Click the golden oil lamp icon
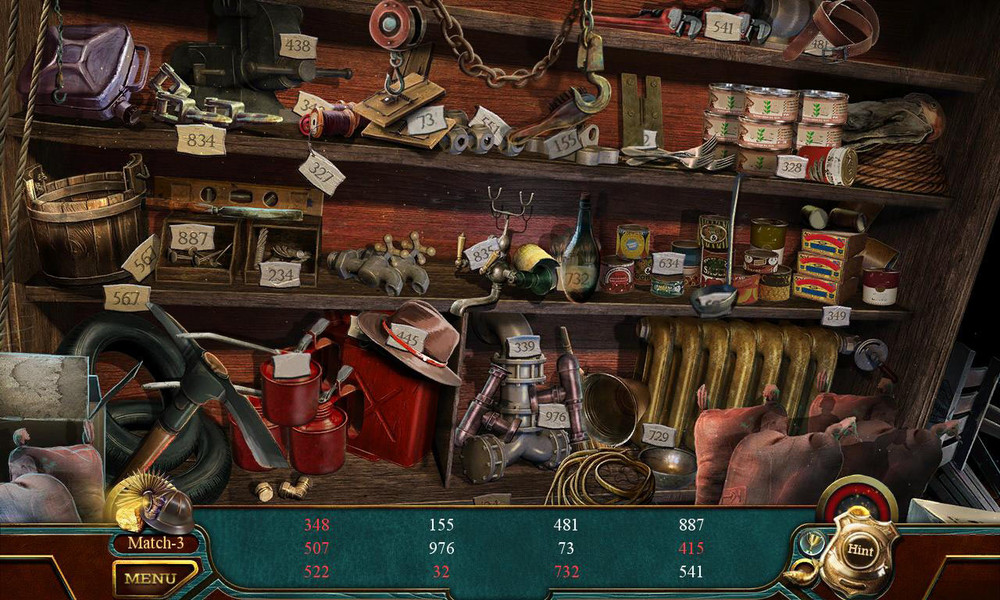1000x600 pixels. pyautogui.click(x=801, y=572)
